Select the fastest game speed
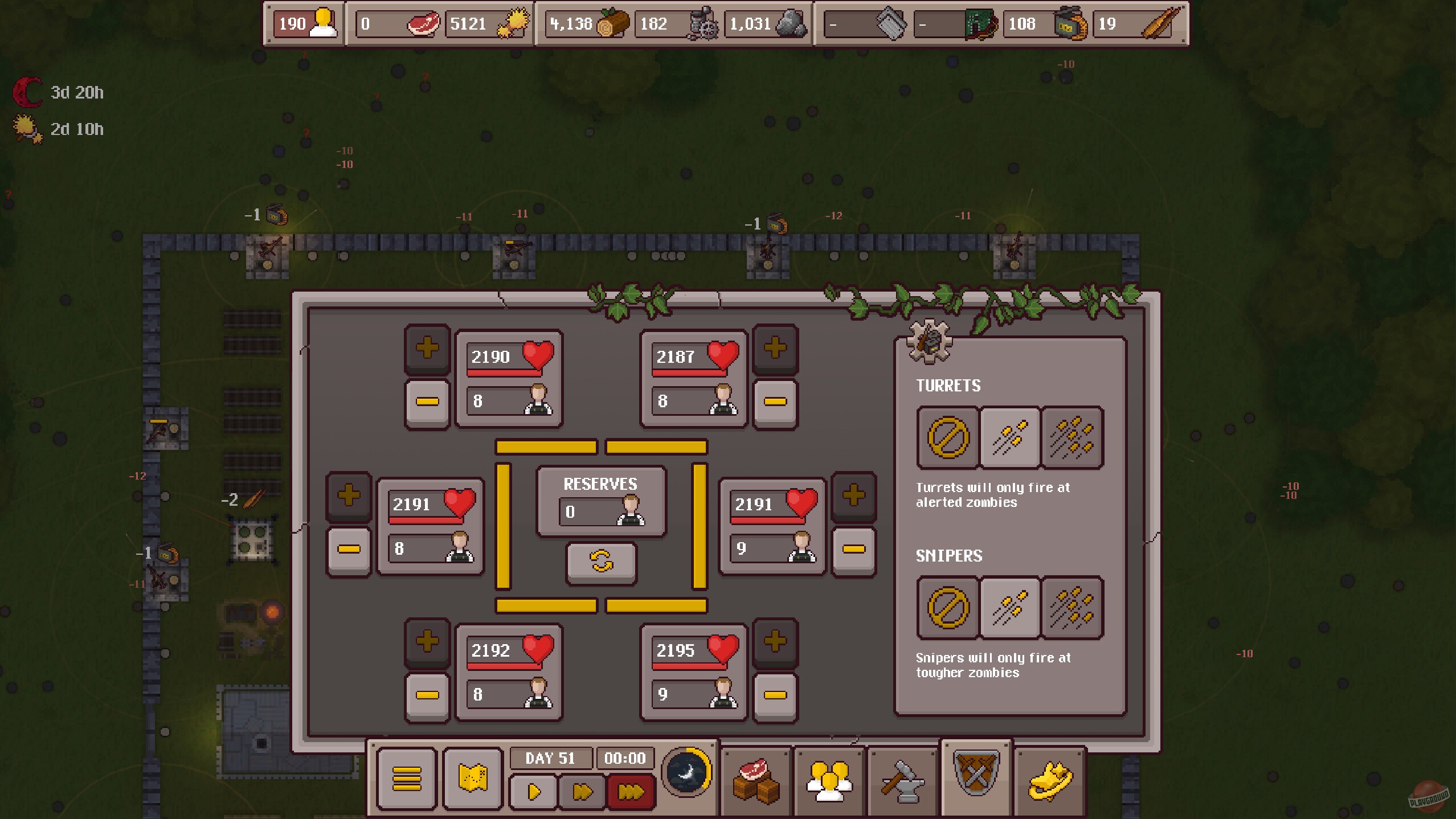 pyautogui.click(x=631, y=792)
